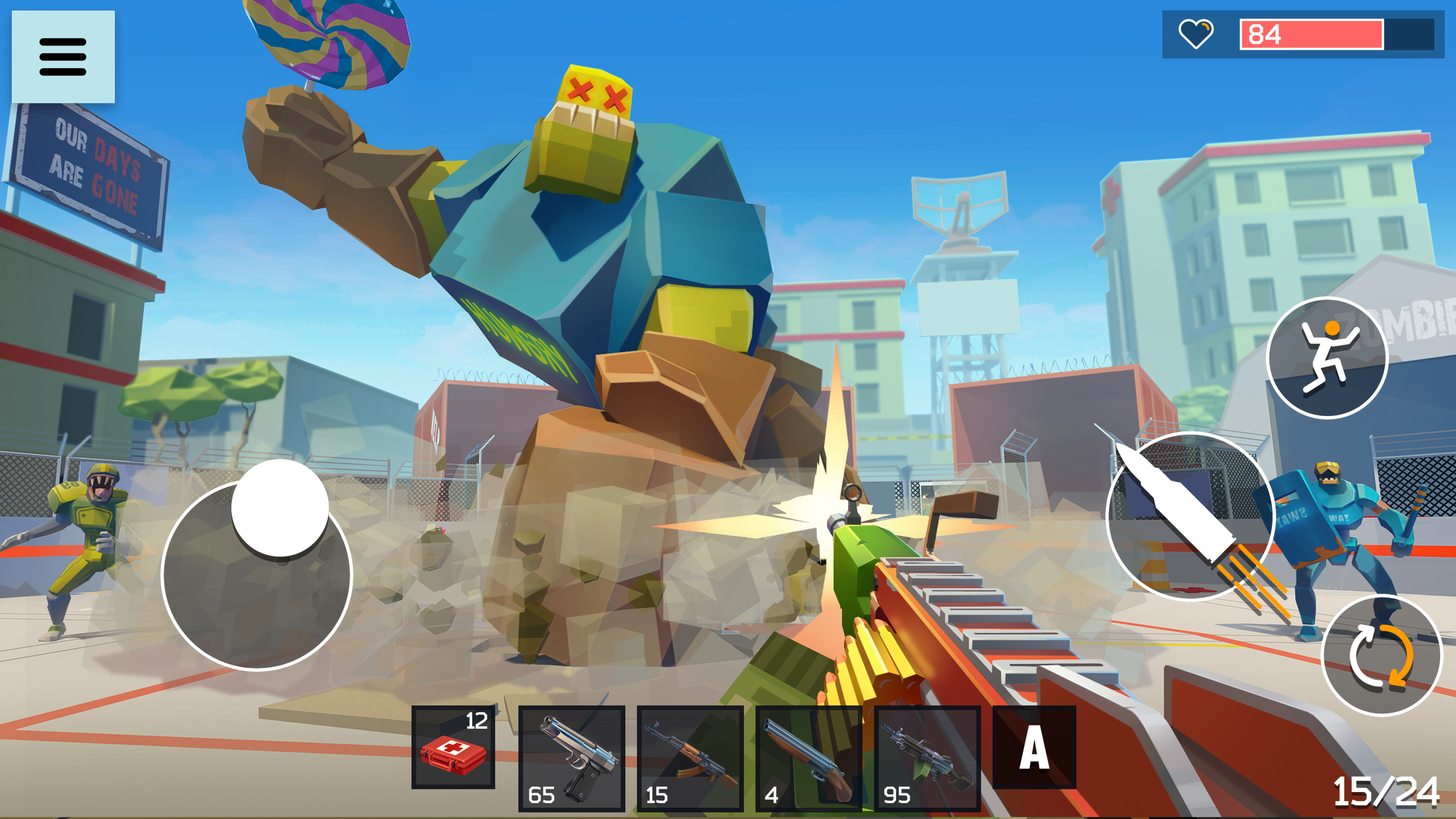Image resolution: width=1456 pixels, height=819 pixels.
Task: Select the shotgun with 4 shells
Action: (808, 758)
